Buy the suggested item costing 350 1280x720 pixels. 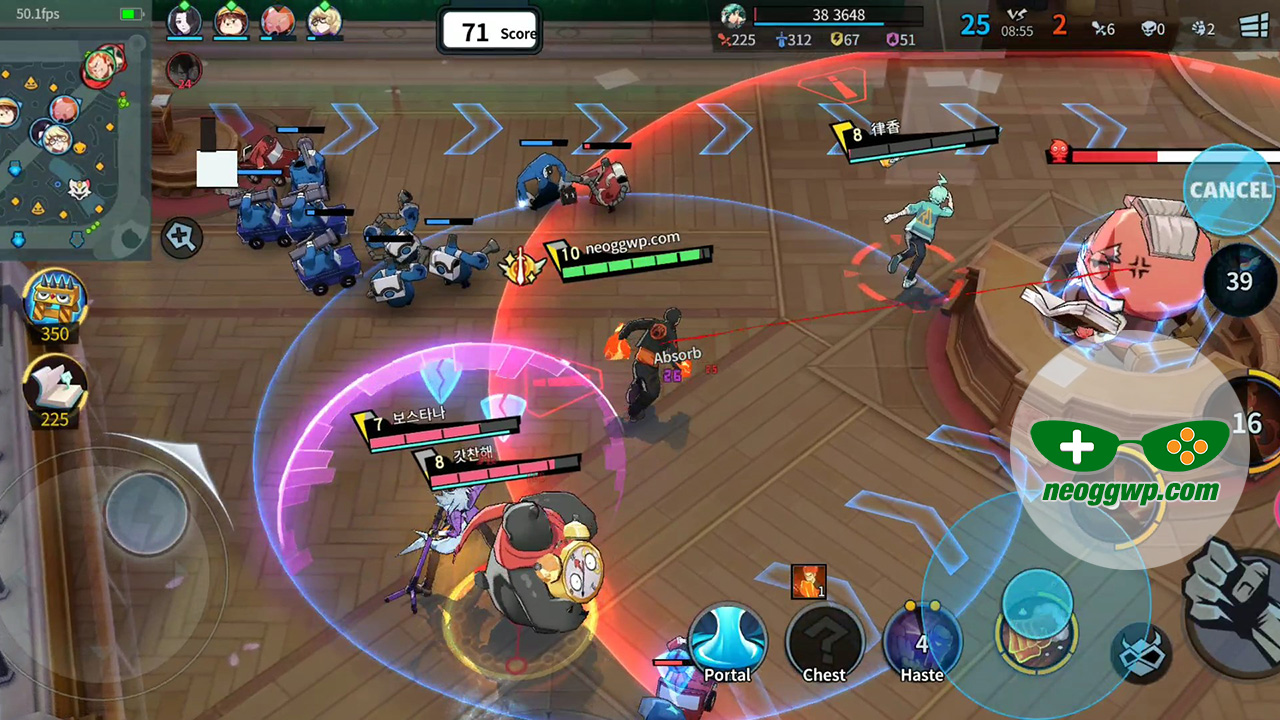(x=55, y=302)
